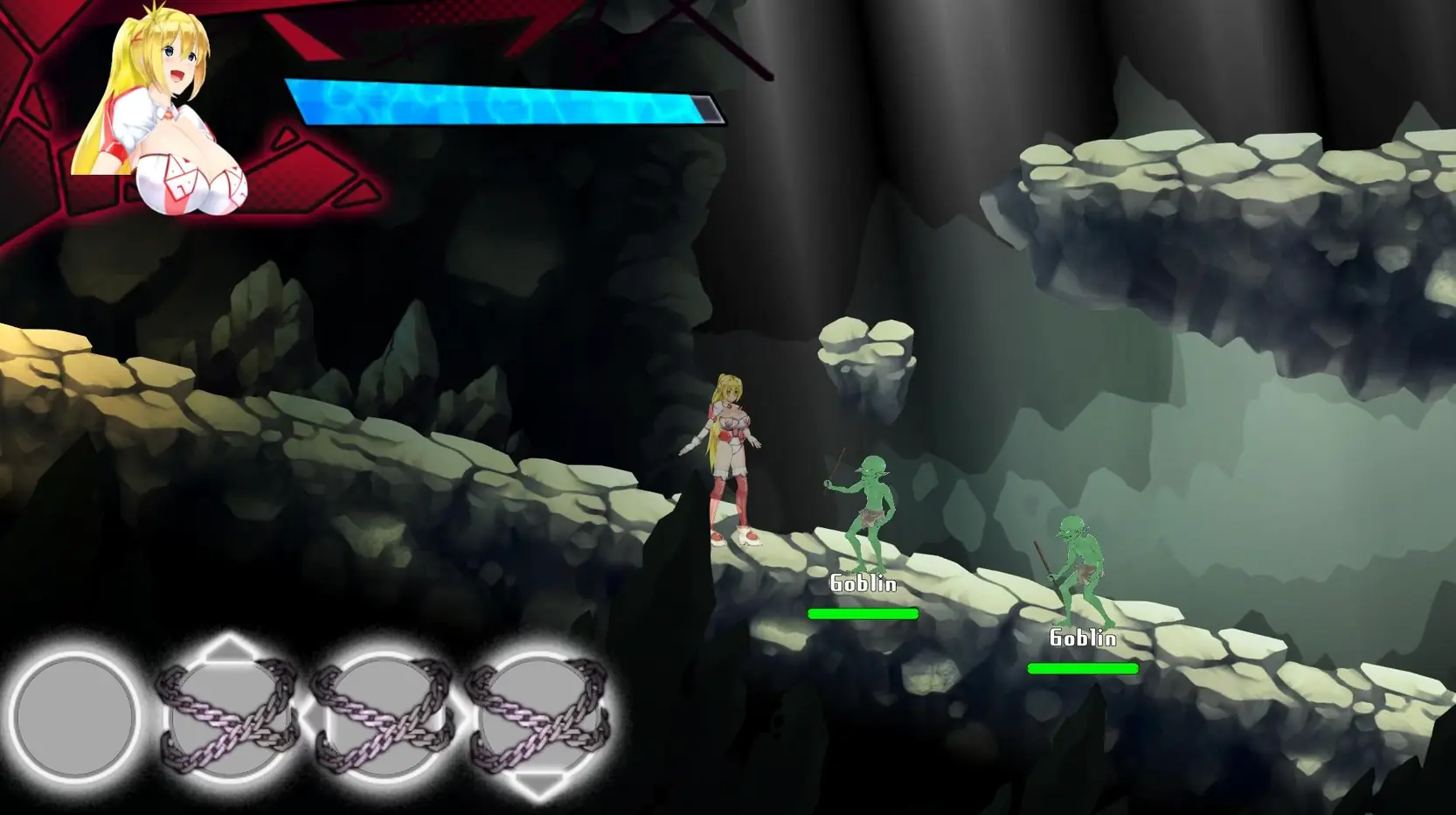Viewport: 1456px width, 815px height.
Task: Click the chained skill slot with up arrow
Action: (x=228, y=716)
